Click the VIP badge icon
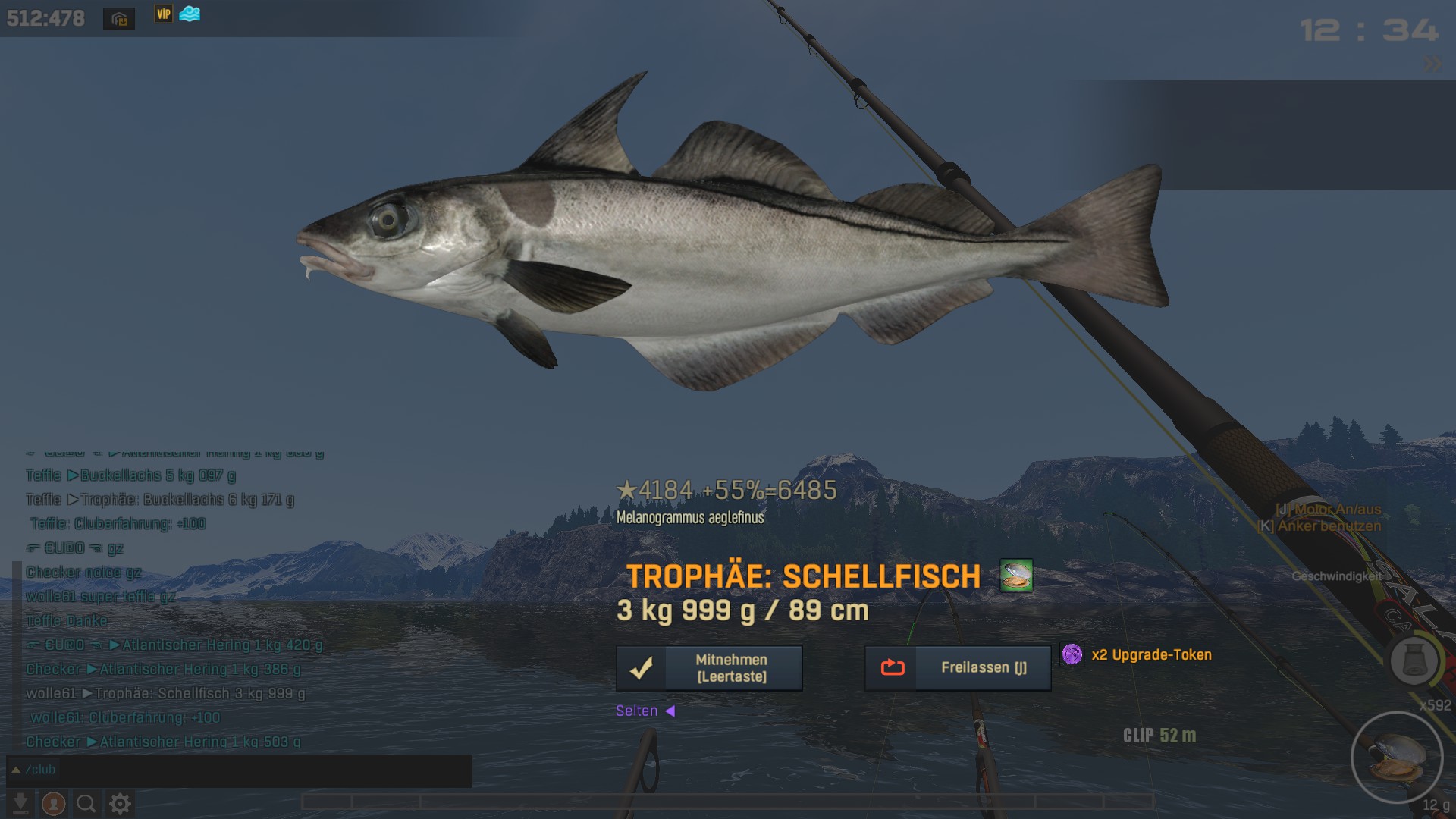The image size is (1456, 819). 164,14
